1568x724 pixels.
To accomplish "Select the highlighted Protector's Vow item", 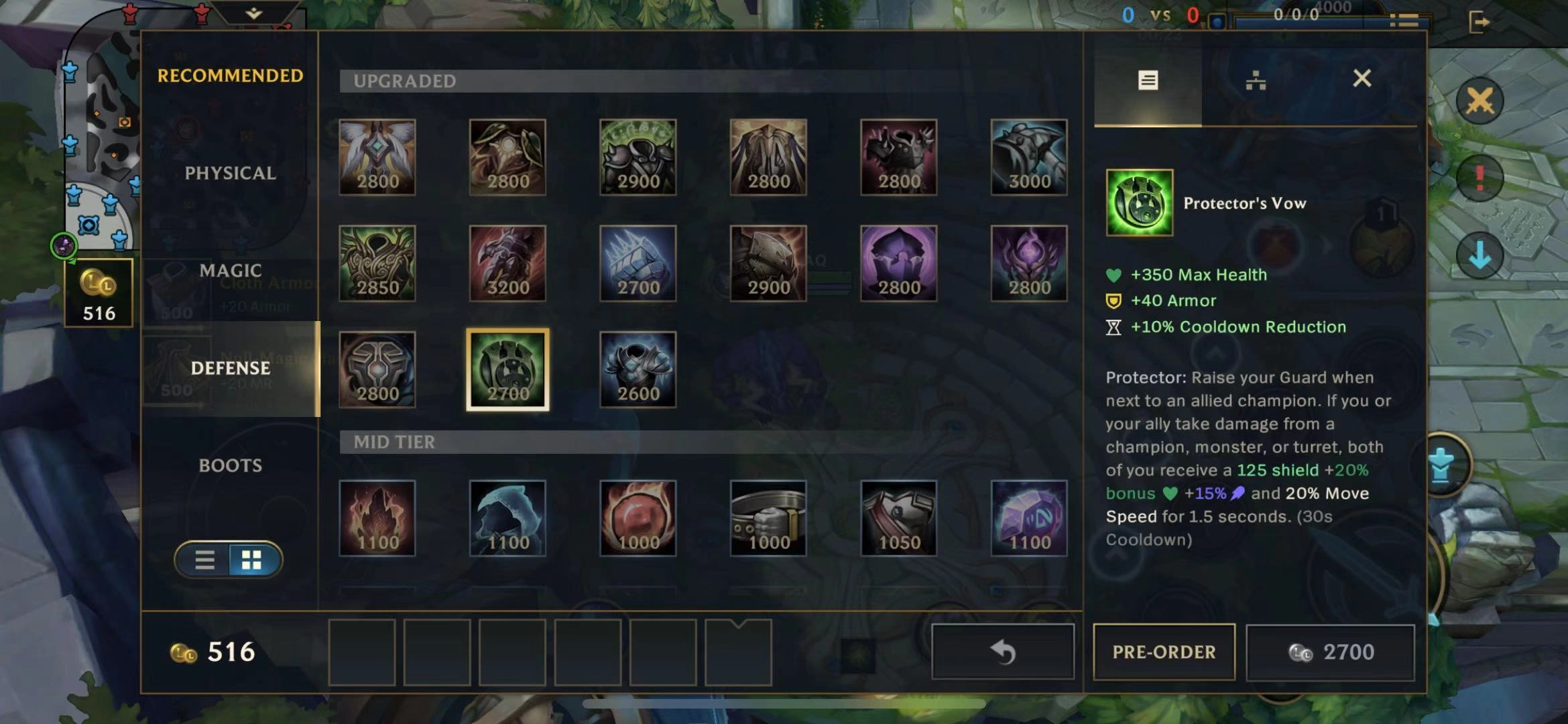I will tap(507, 369).
